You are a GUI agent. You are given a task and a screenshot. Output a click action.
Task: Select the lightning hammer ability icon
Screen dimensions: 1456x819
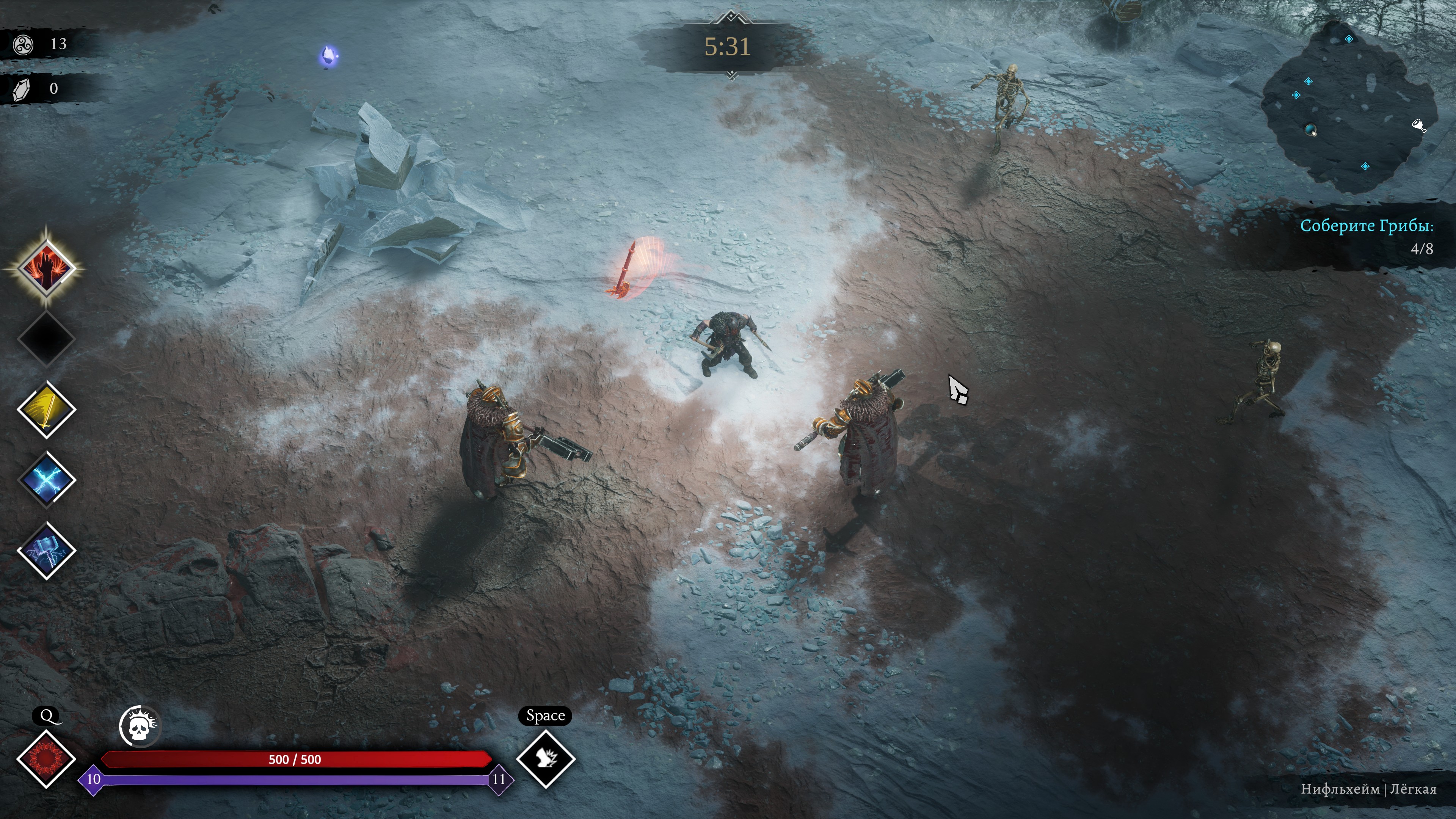[x=46, y=550]
